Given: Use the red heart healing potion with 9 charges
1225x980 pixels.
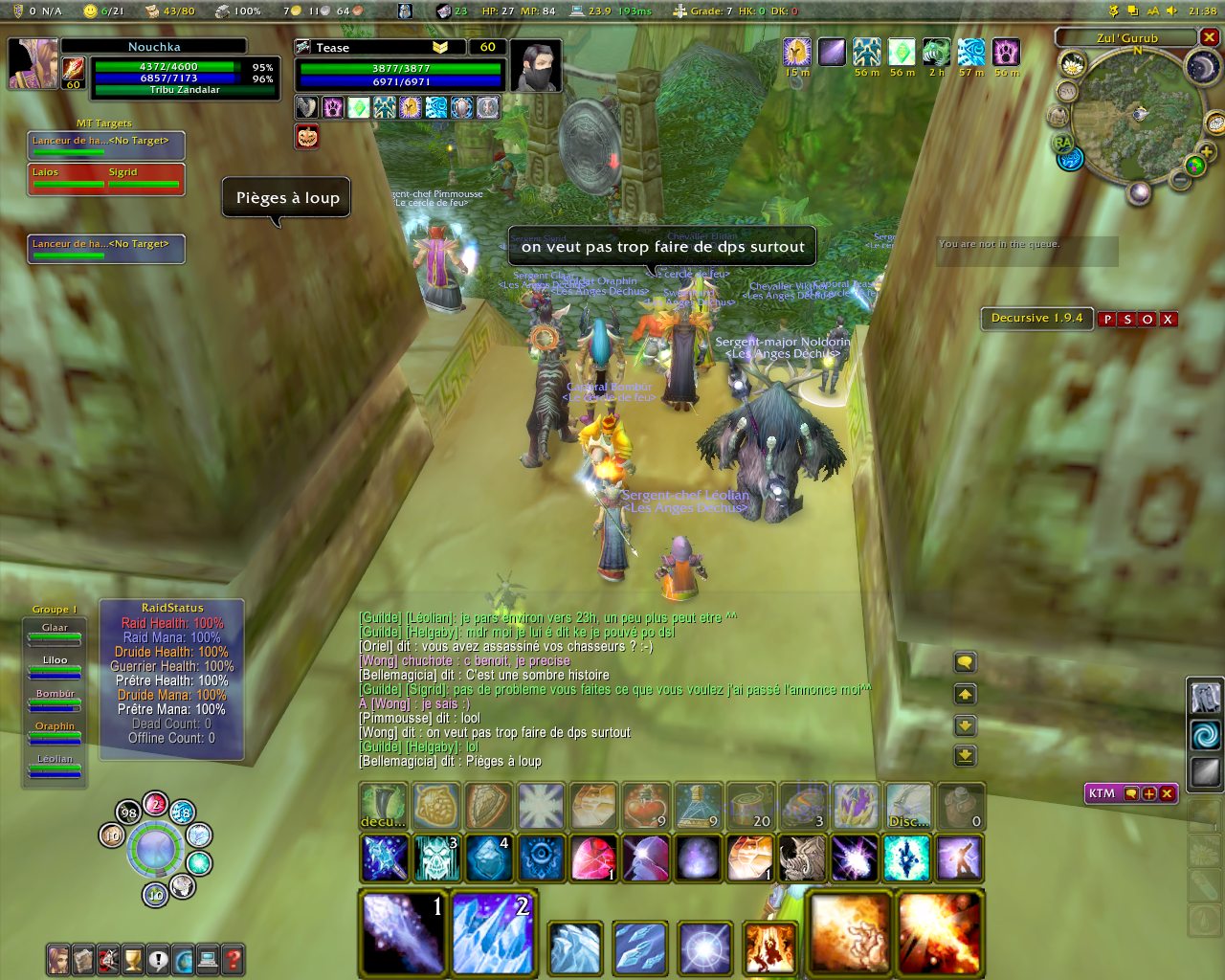Looking at the screenshot, I should coord(645,806).
